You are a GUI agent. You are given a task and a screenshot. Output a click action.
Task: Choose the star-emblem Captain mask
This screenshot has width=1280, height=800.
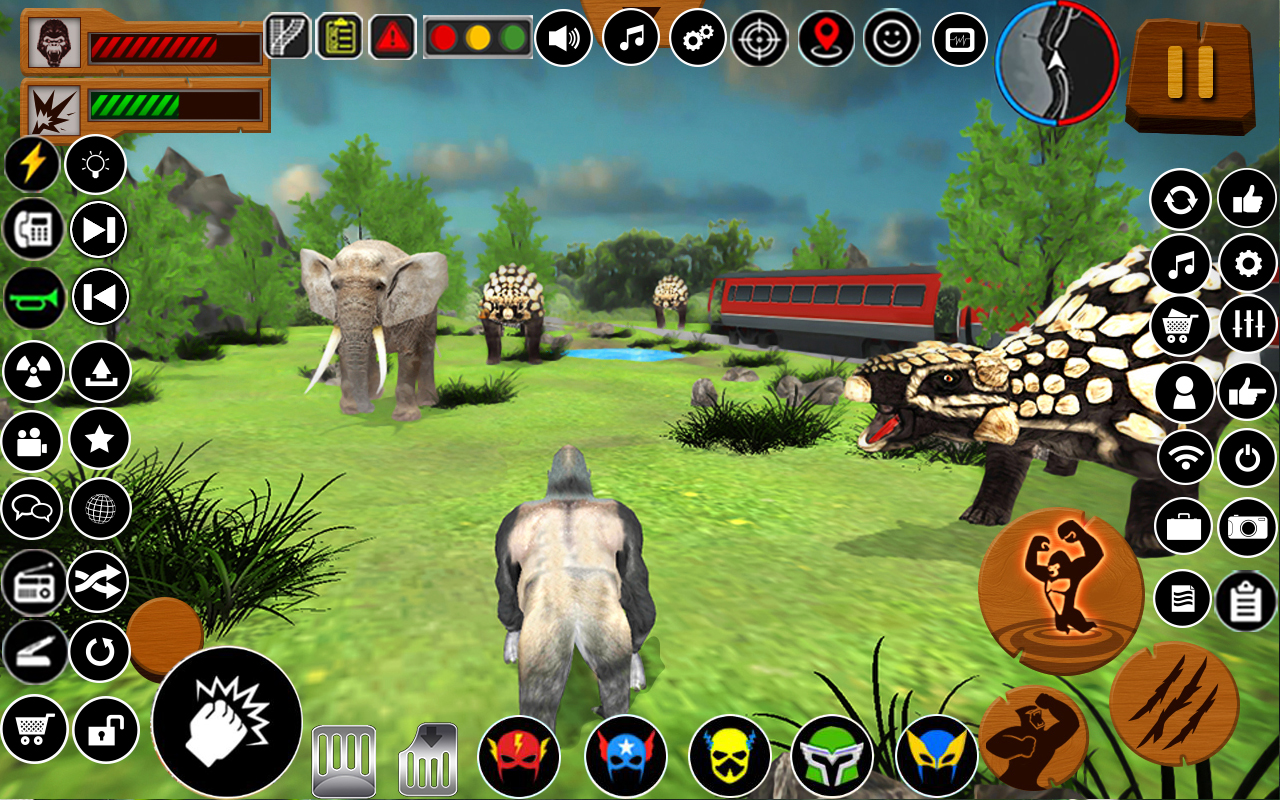(x=626, y=757)
